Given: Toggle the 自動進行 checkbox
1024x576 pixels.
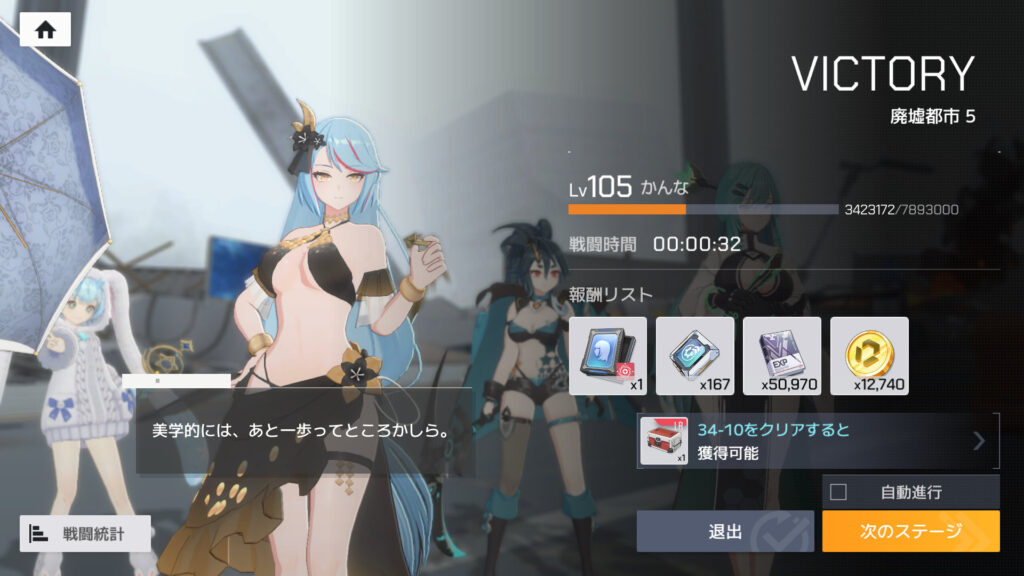Looking at the screenshot, I should [x=838, y=491].
